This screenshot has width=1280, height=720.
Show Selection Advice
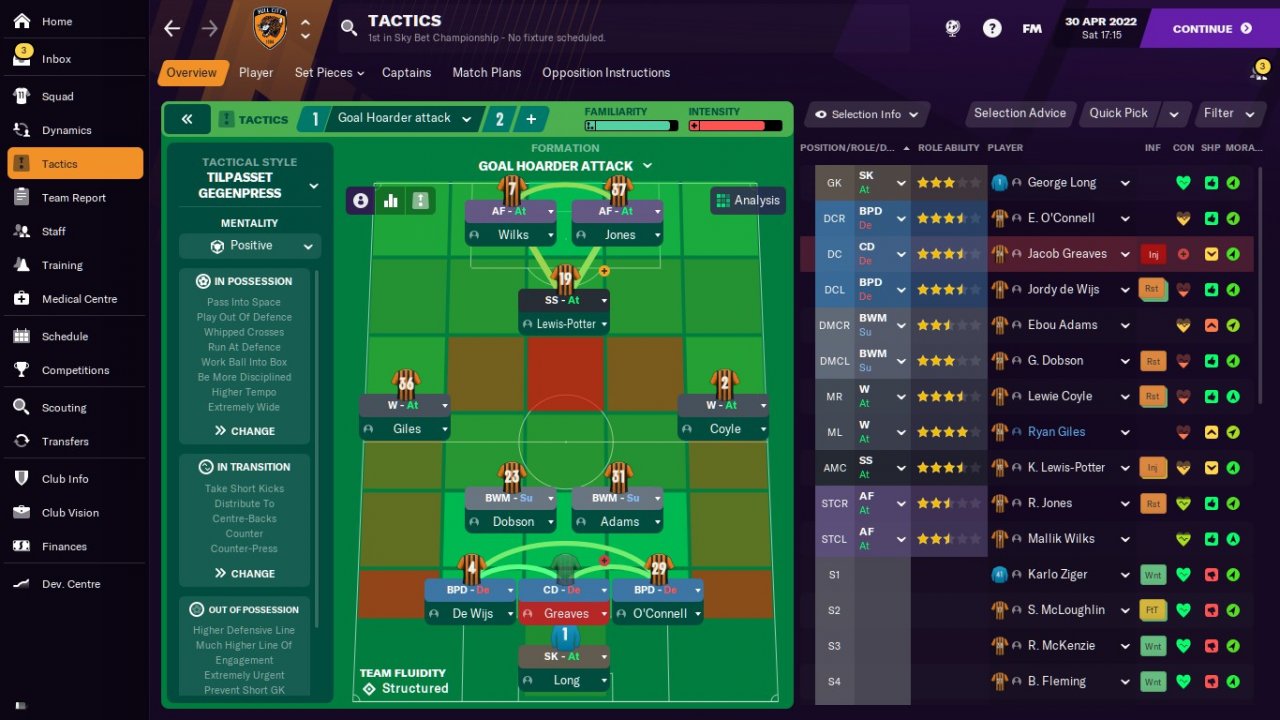point(1019,113)
